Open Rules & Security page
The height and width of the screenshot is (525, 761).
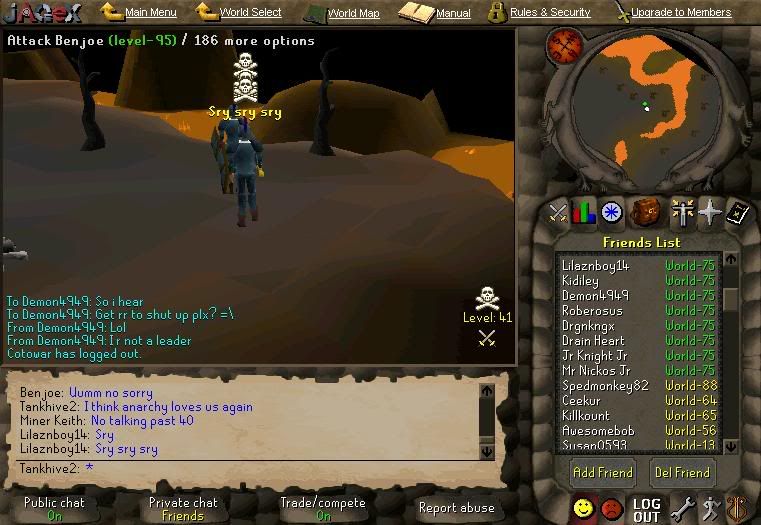(x=549, y=13)
